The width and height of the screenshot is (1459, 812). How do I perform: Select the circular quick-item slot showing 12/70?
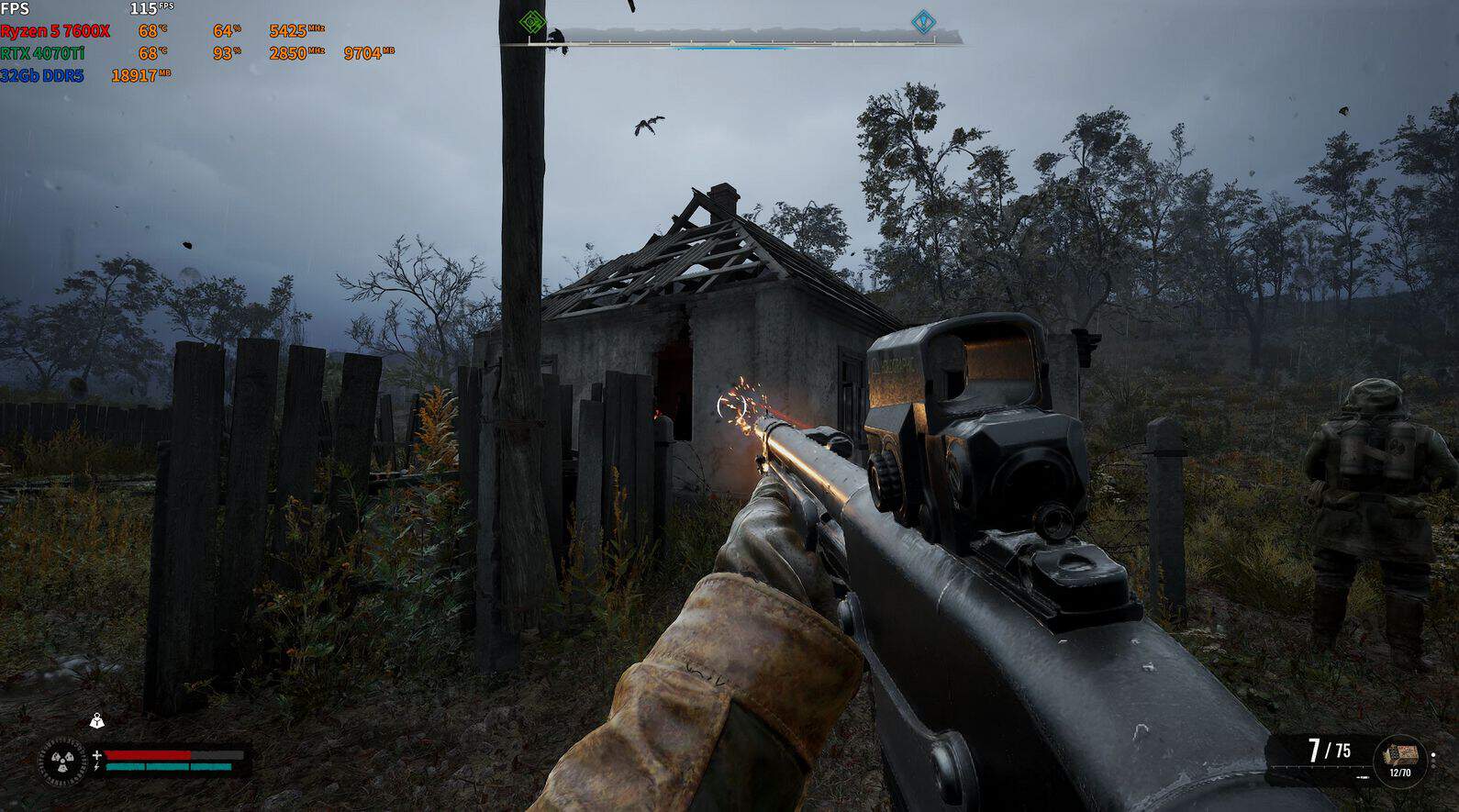click(x=1399, y=760)
